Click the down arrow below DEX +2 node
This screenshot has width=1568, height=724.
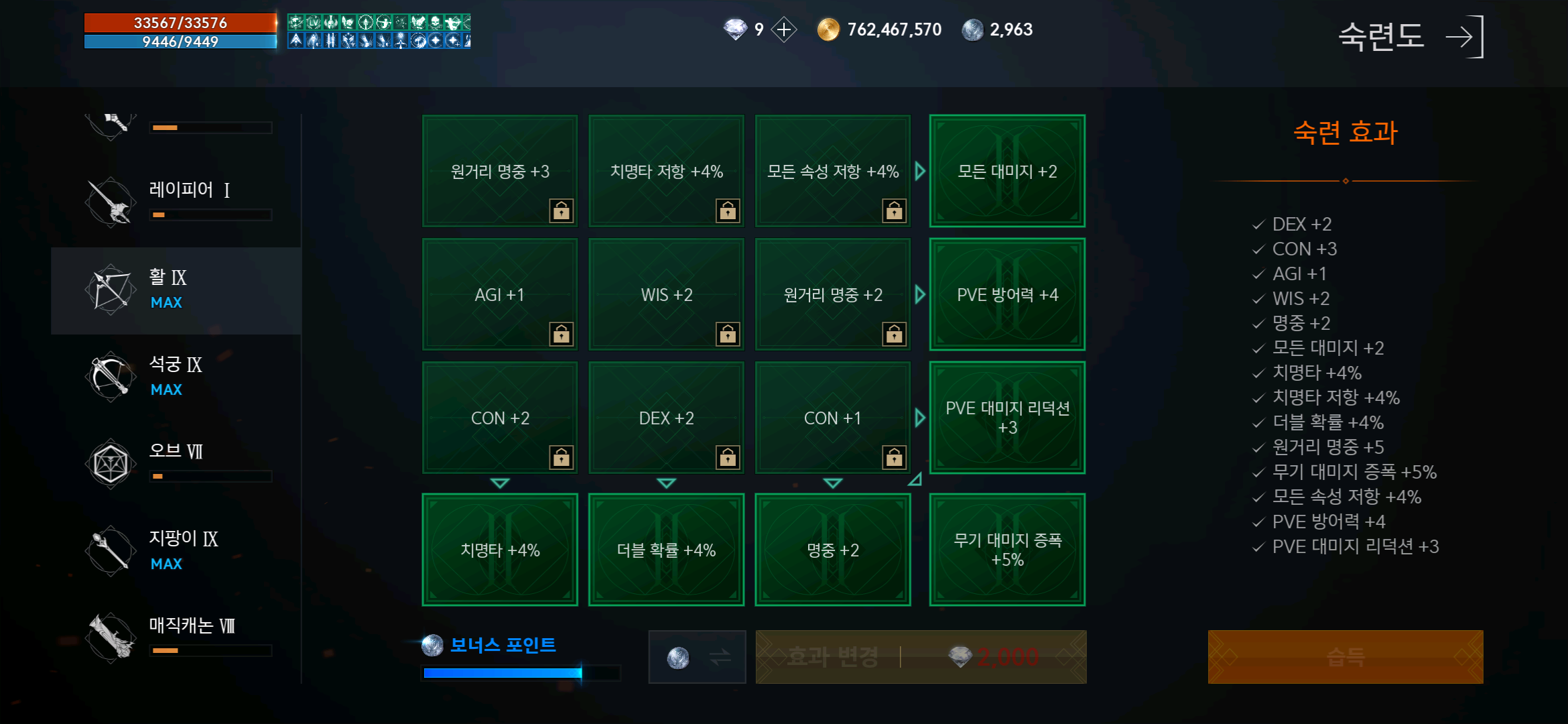(665, 481)
